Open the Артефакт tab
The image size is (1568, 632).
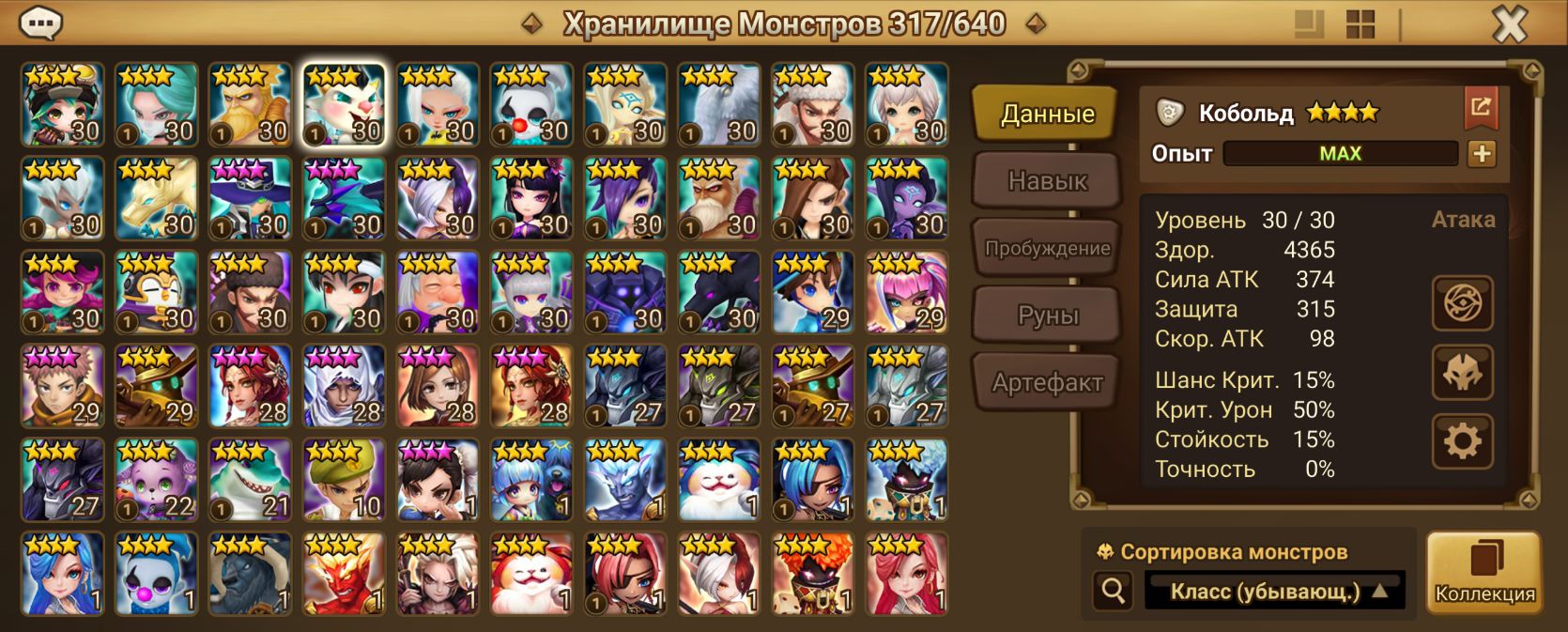tap(1047, 382)
